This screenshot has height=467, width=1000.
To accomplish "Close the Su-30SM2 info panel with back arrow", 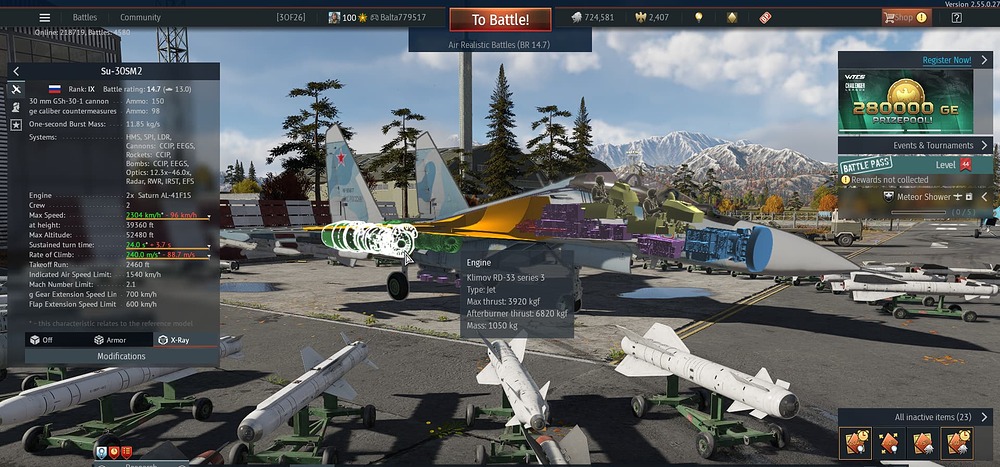I will point(17,71).
